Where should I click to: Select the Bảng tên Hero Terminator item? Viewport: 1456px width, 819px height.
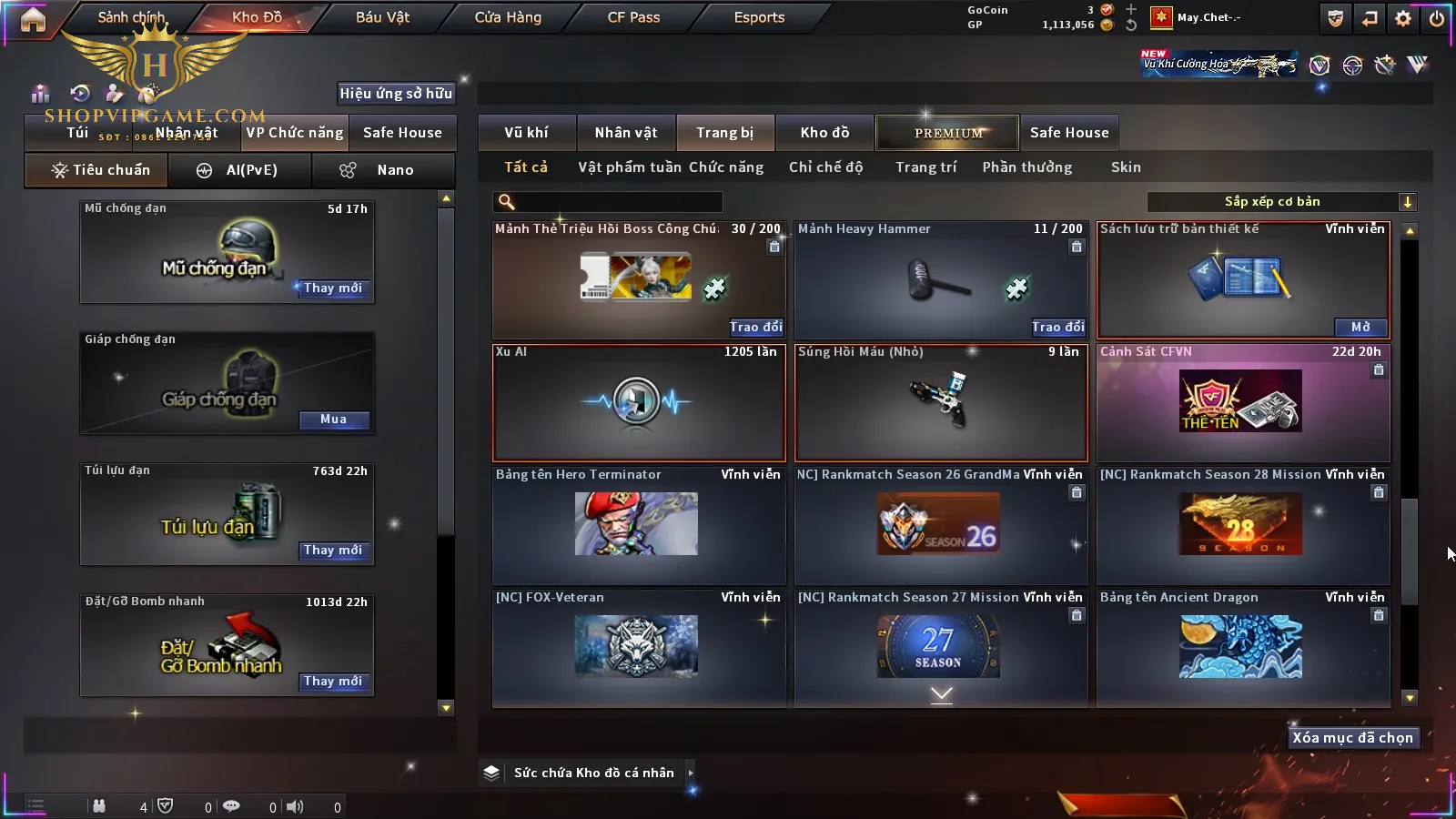click(x=639, y=525)
